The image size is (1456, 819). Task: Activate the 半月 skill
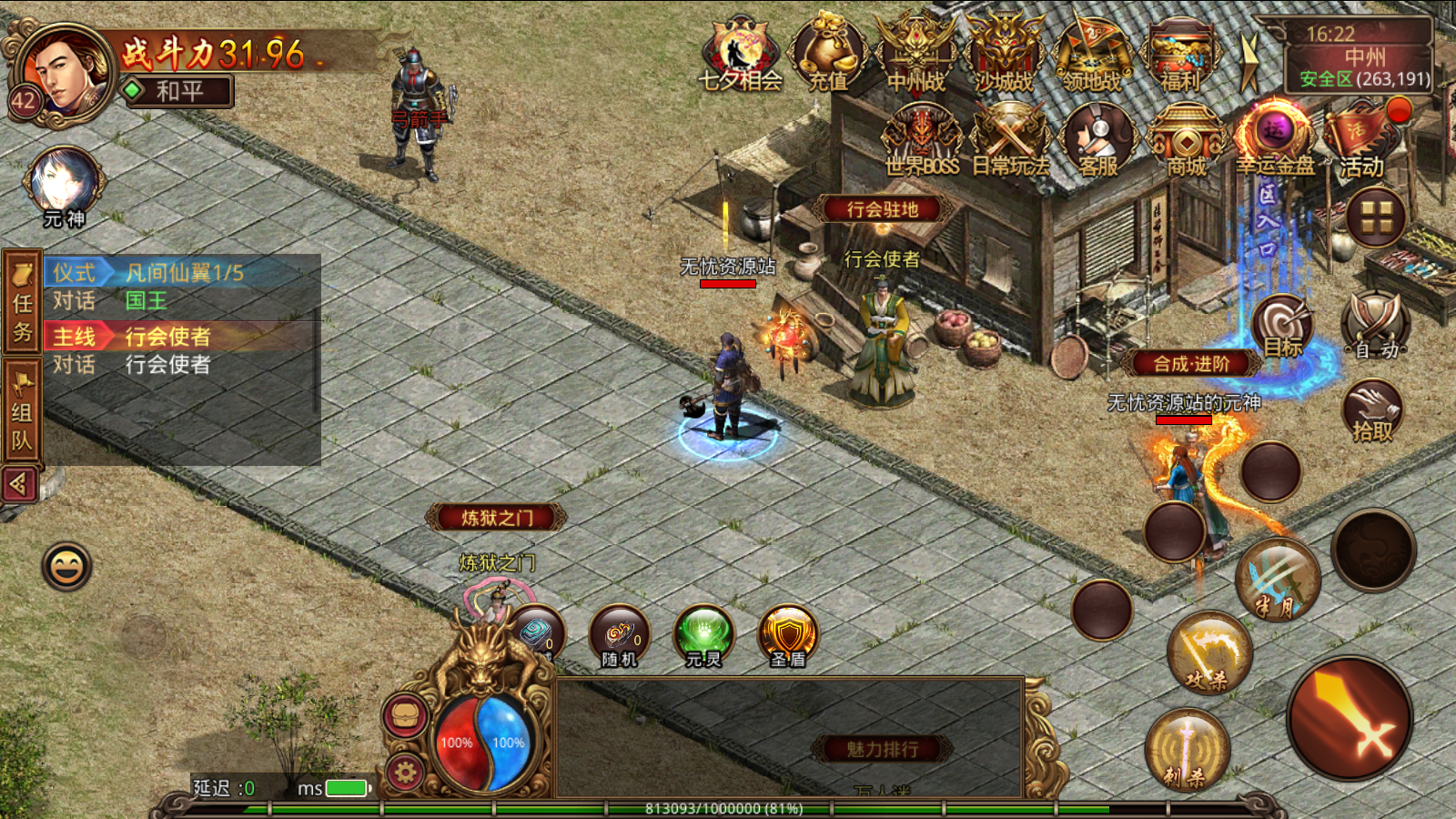click(x=1279, y=580)
